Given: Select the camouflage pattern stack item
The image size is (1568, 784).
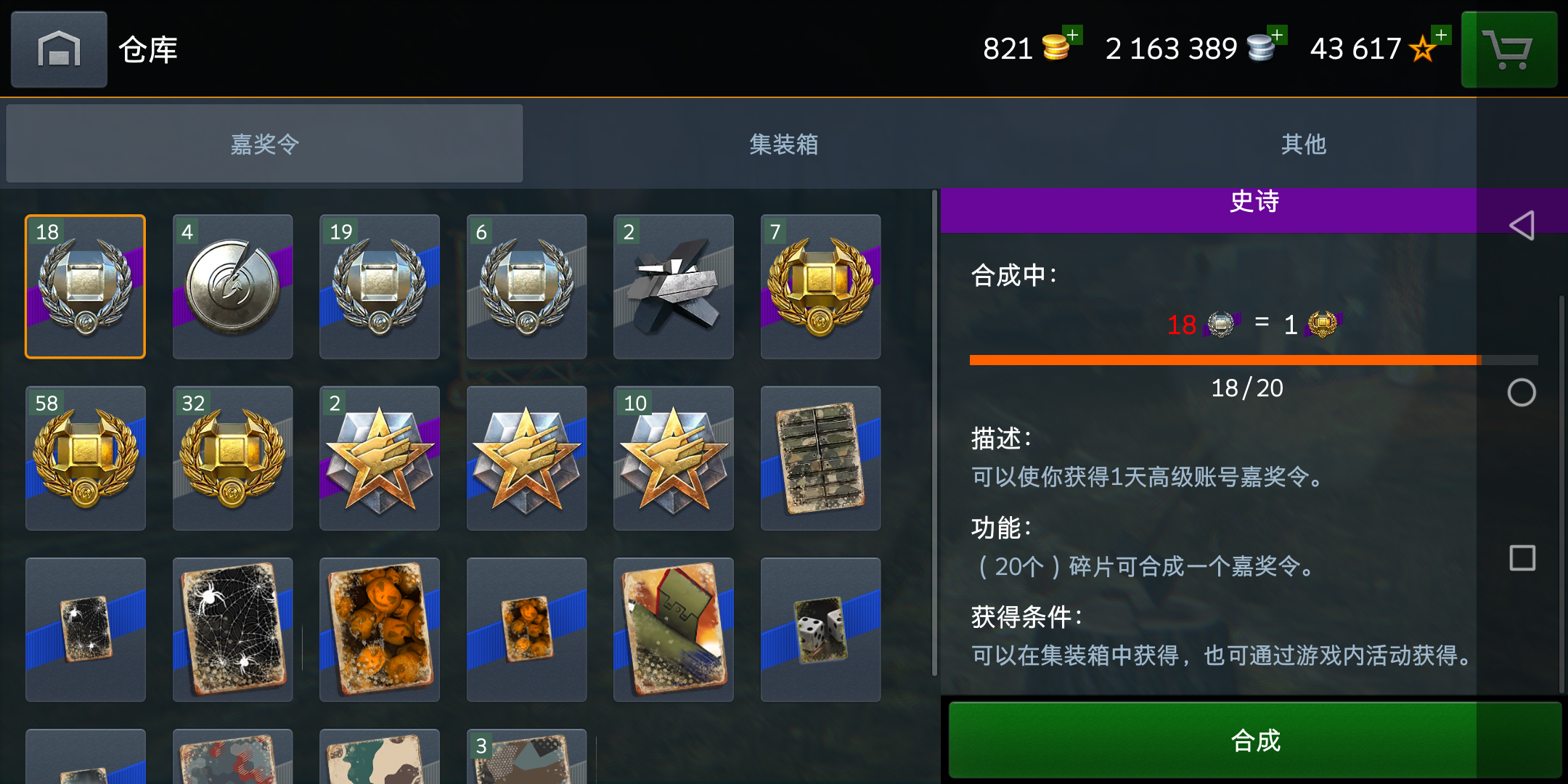Looking at the screenshot, I should click(x=820, y=458).
